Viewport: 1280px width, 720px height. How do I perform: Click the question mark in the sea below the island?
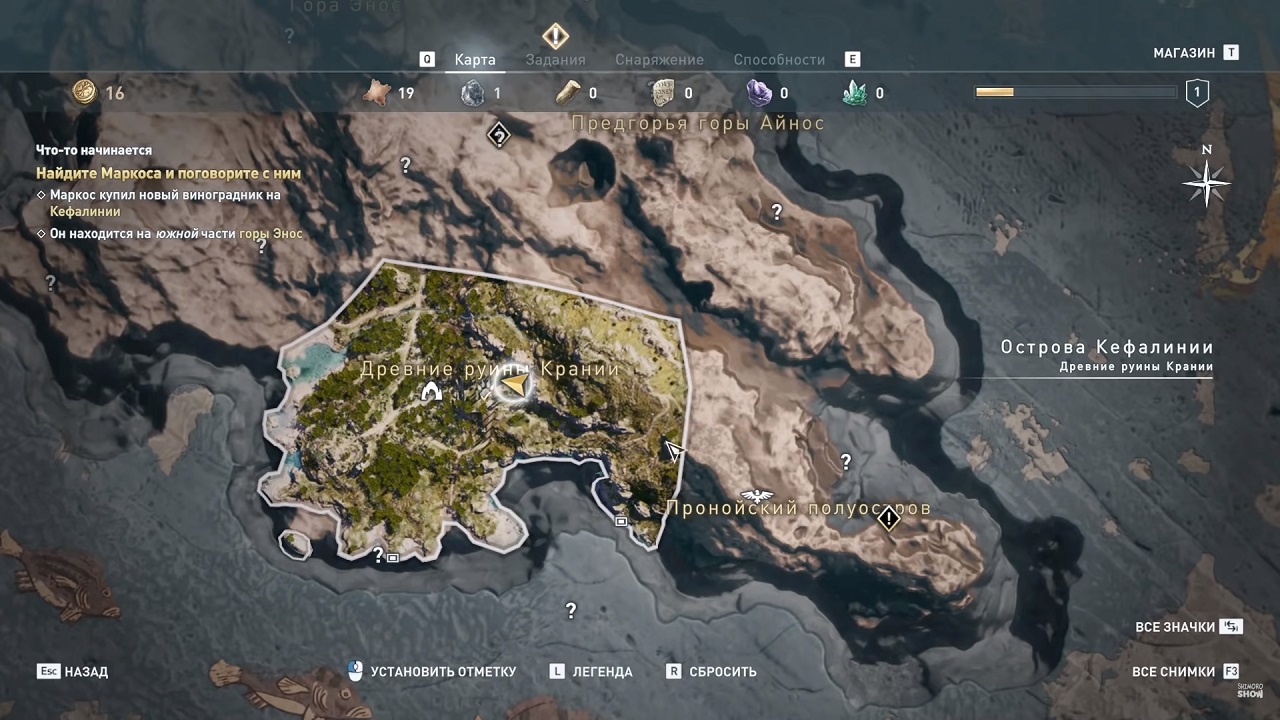click(571, 610)
